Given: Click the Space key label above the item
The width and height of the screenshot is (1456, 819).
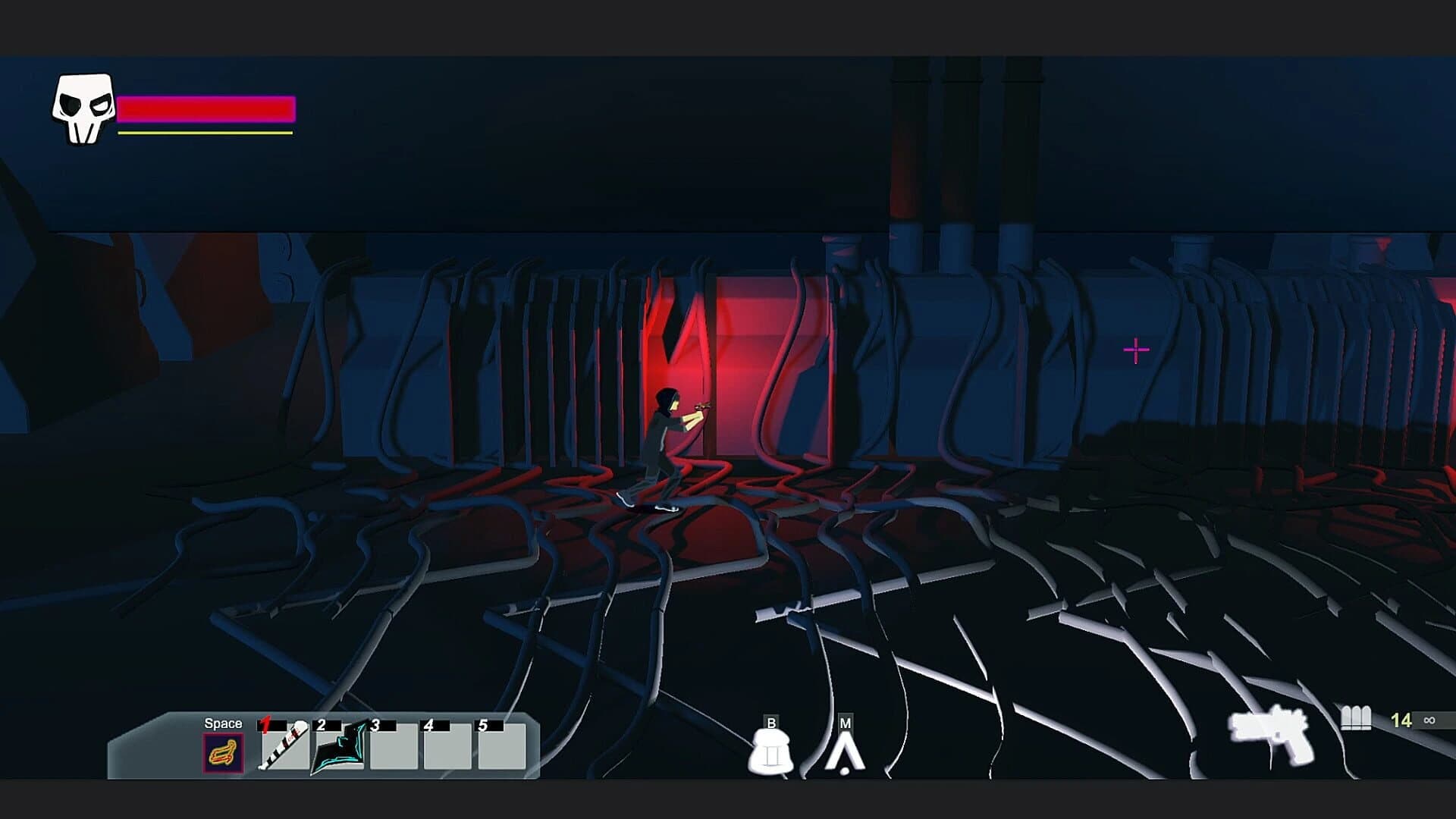Looking at the screenshot, I should click(223, 723).
